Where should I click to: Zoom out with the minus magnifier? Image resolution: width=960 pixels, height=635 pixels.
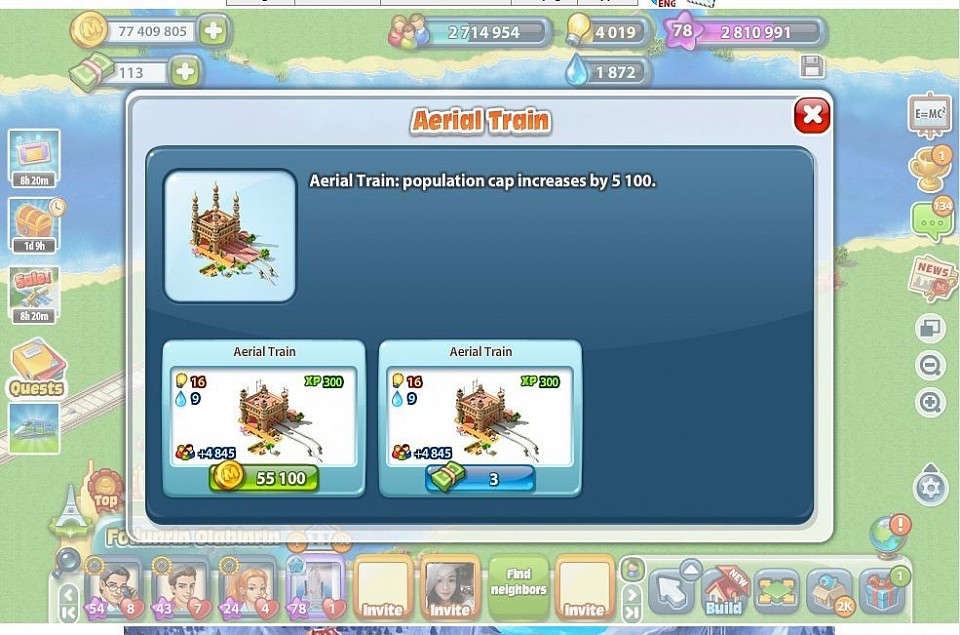(930, 366)
